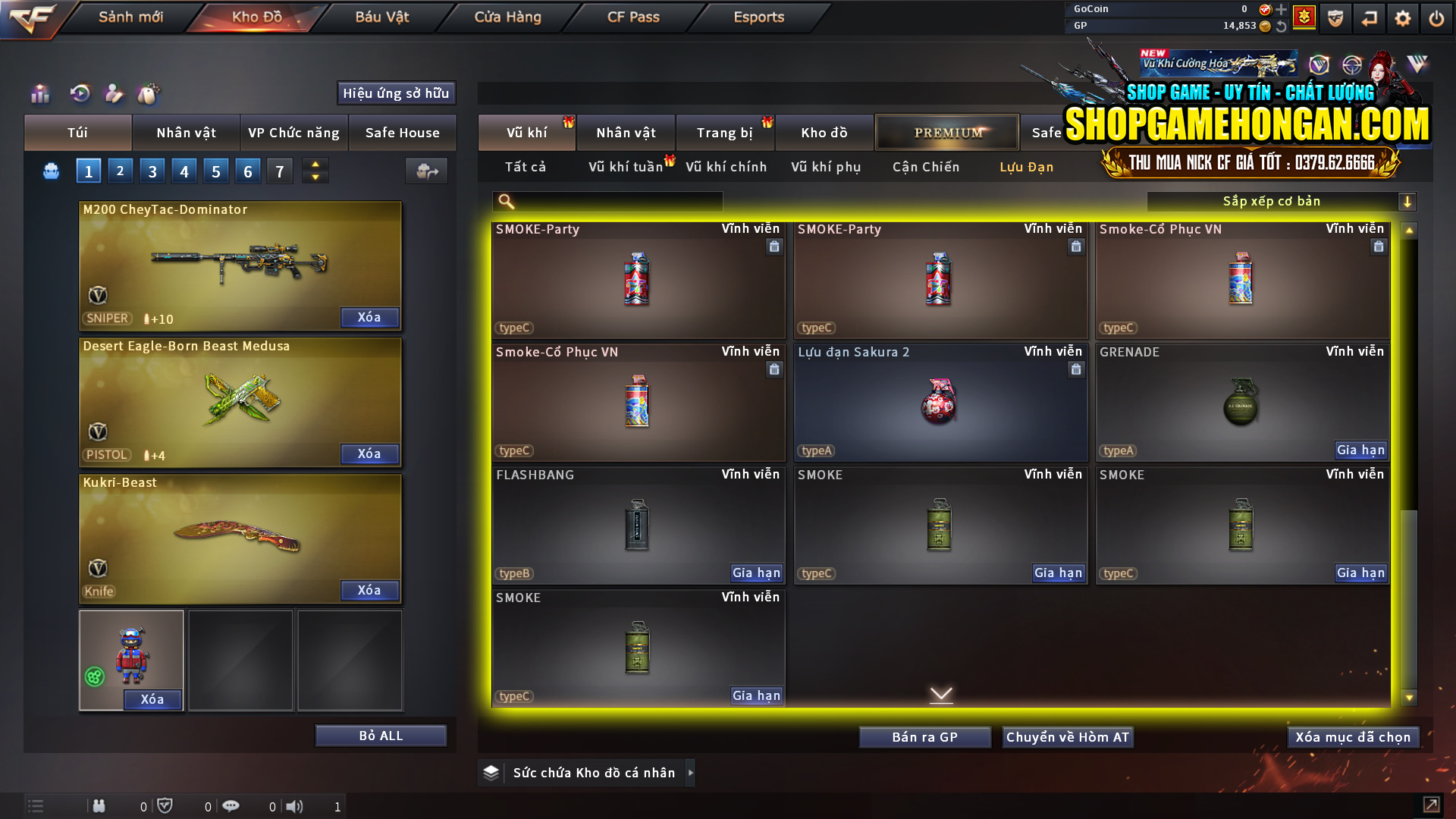Toggle bag slot 7
This screenshot has width=1456, height=819.
click(x=279, y=171)
